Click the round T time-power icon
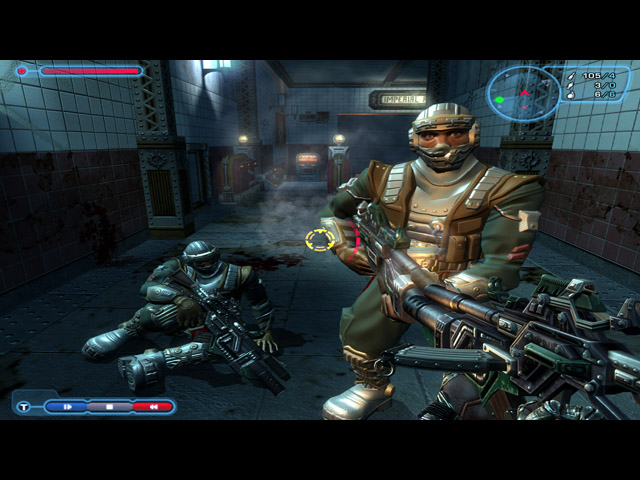 point(24,407)
